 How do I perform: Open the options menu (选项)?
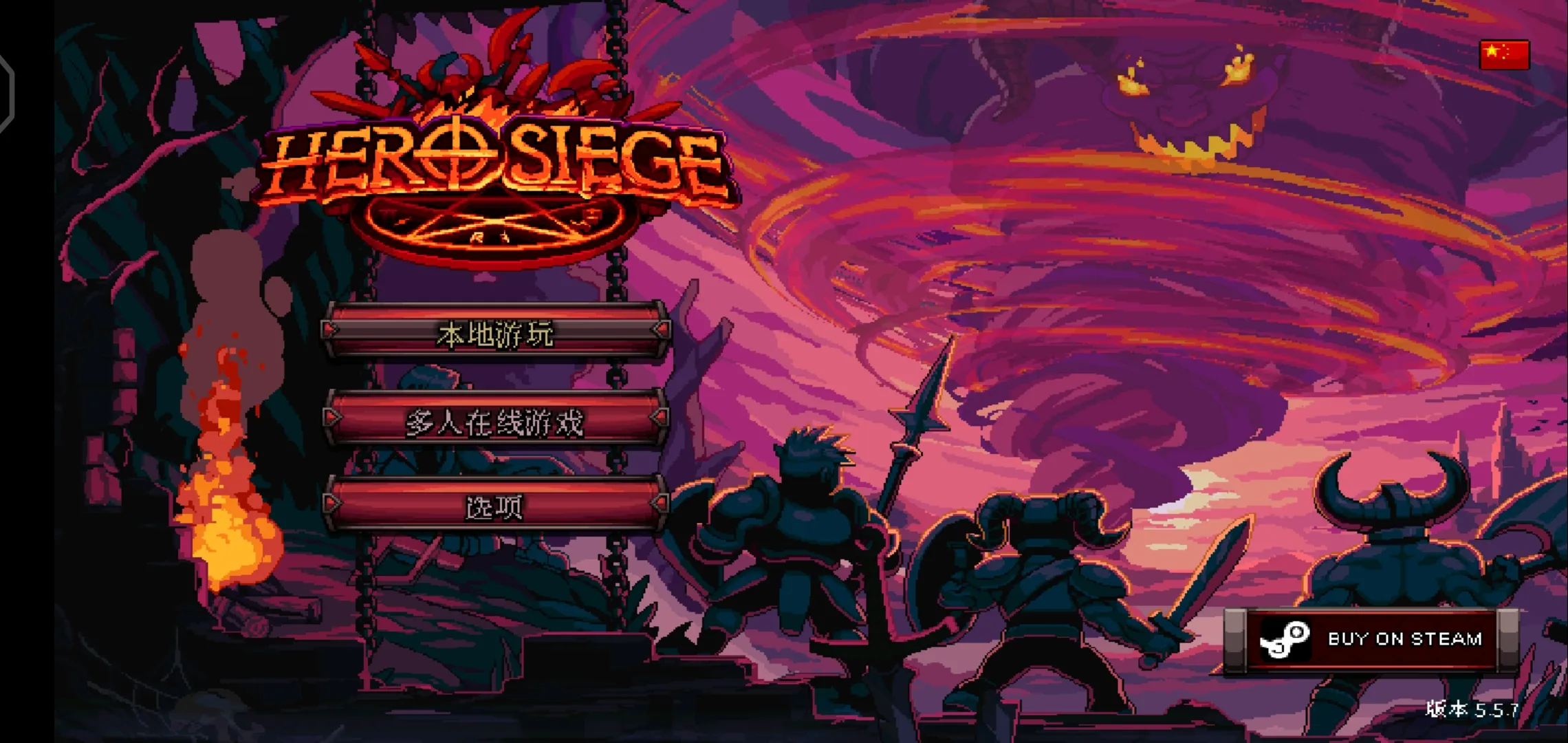(x=495, y=506)
